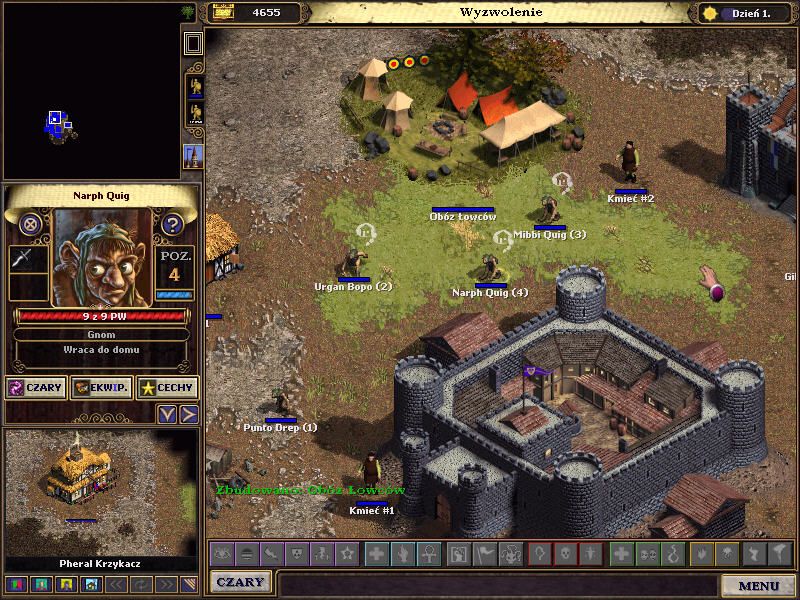Close the unit panel with X icon

click(31, 224)
